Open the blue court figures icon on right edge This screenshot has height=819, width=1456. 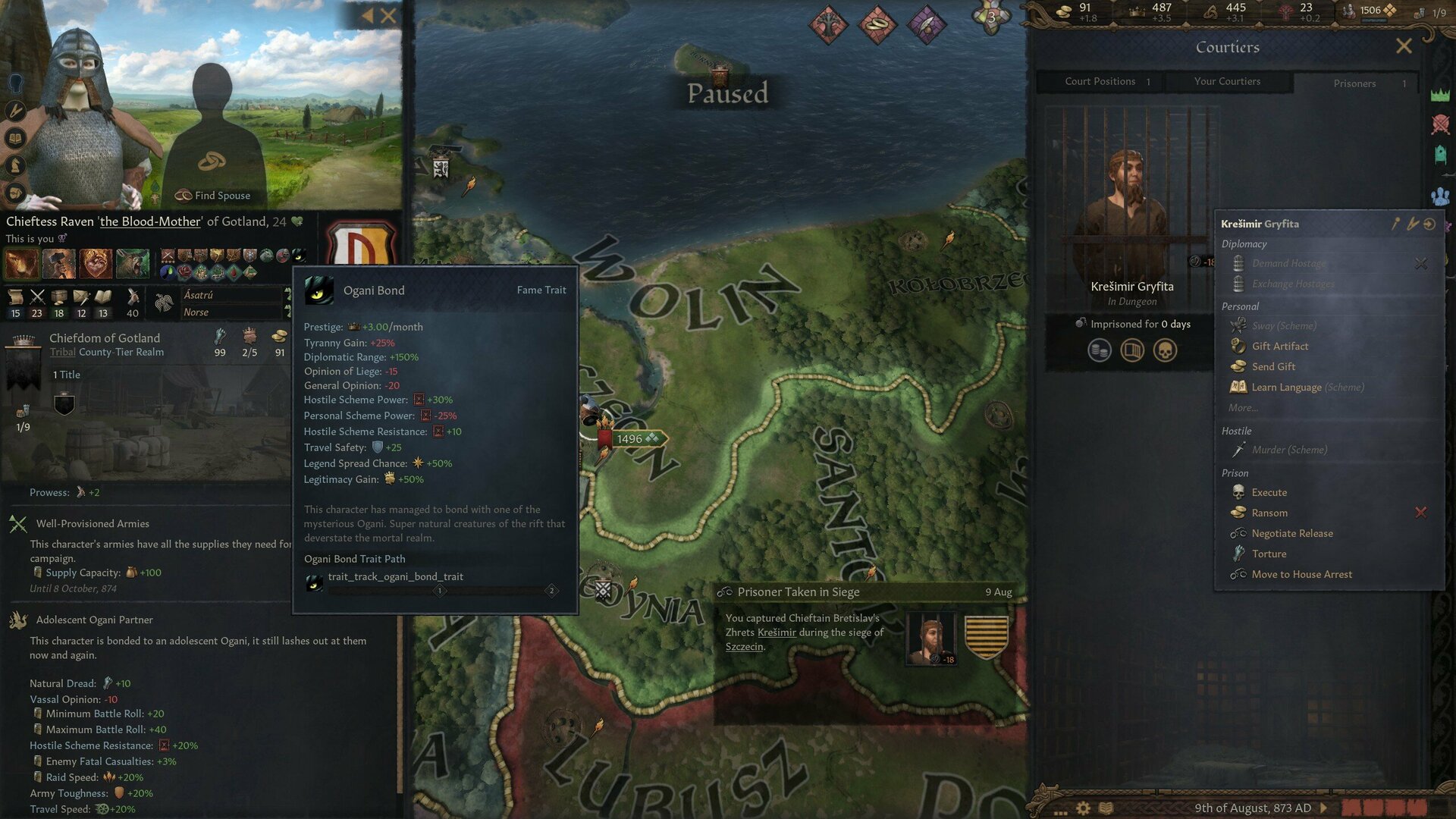[x=1441, y=196]
